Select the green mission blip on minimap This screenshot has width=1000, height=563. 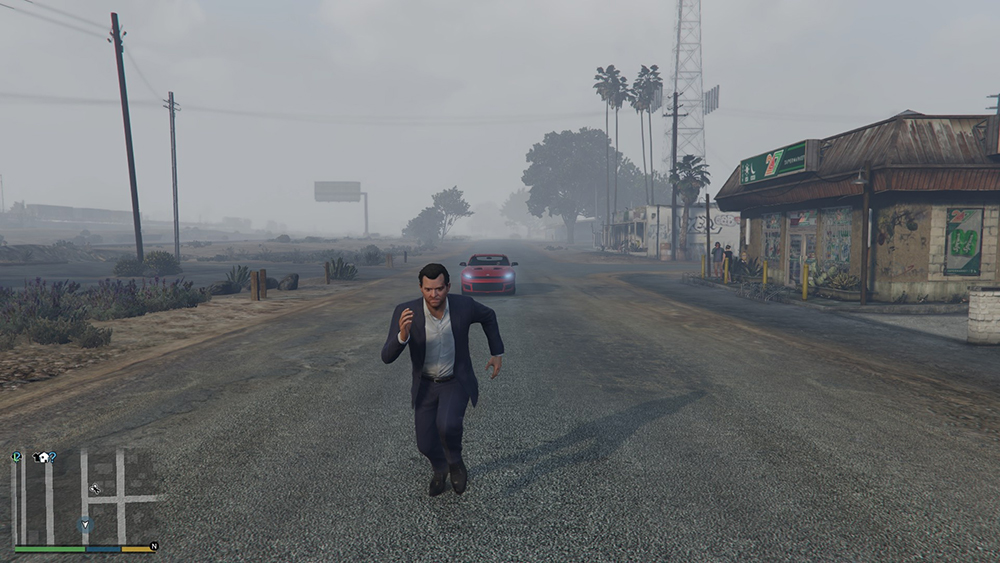(17, 457)
